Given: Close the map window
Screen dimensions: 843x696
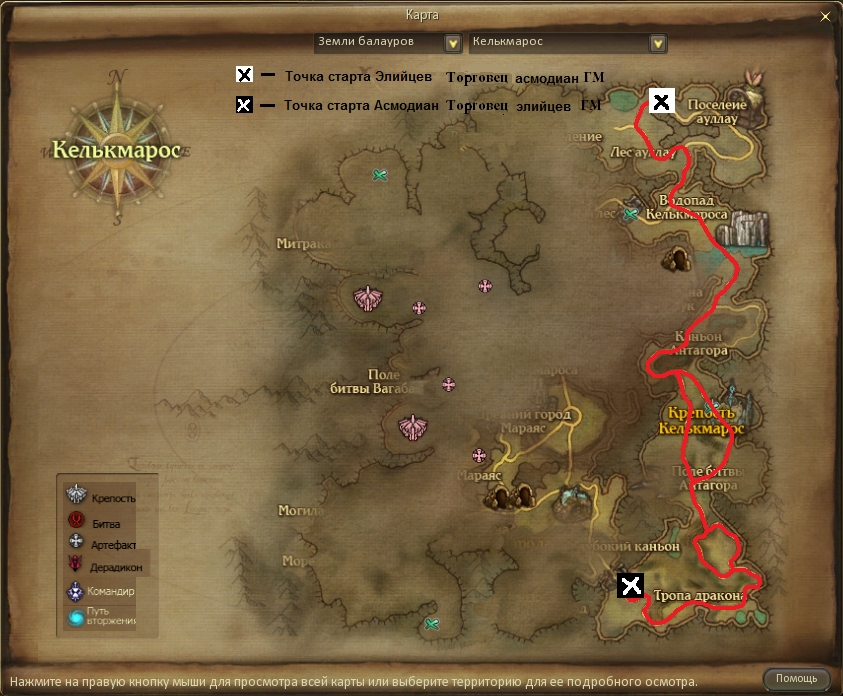Looking at the screenshot, I should pyautogui.click(x=824, y=16).
